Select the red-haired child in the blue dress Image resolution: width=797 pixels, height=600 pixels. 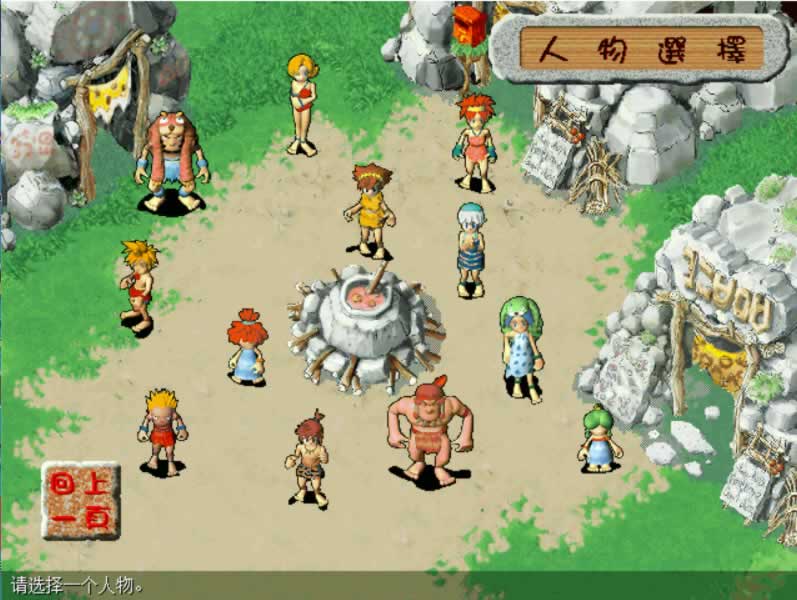(x=245, y=346)
